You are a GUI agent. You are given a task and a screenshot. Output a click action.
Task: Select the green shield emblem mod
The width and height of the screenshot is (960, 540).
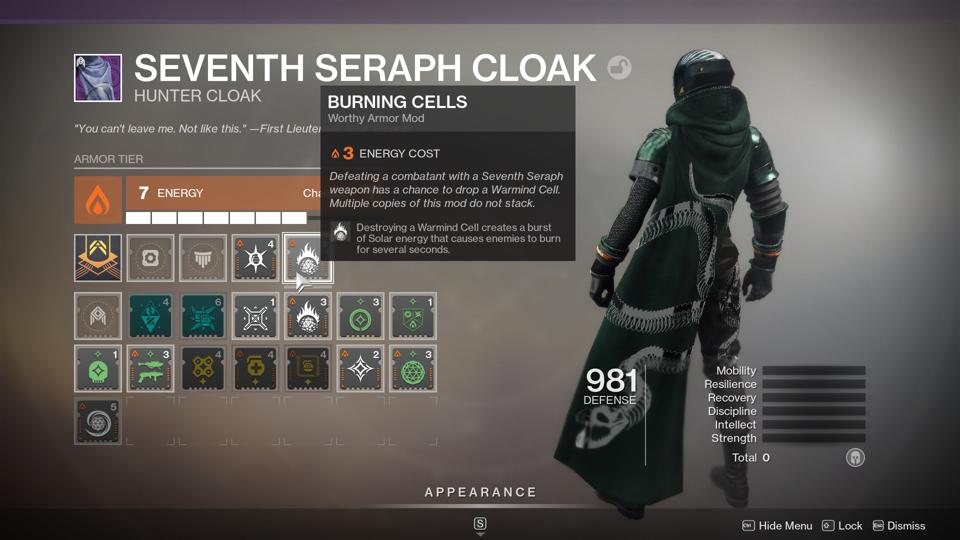point(410,316)
